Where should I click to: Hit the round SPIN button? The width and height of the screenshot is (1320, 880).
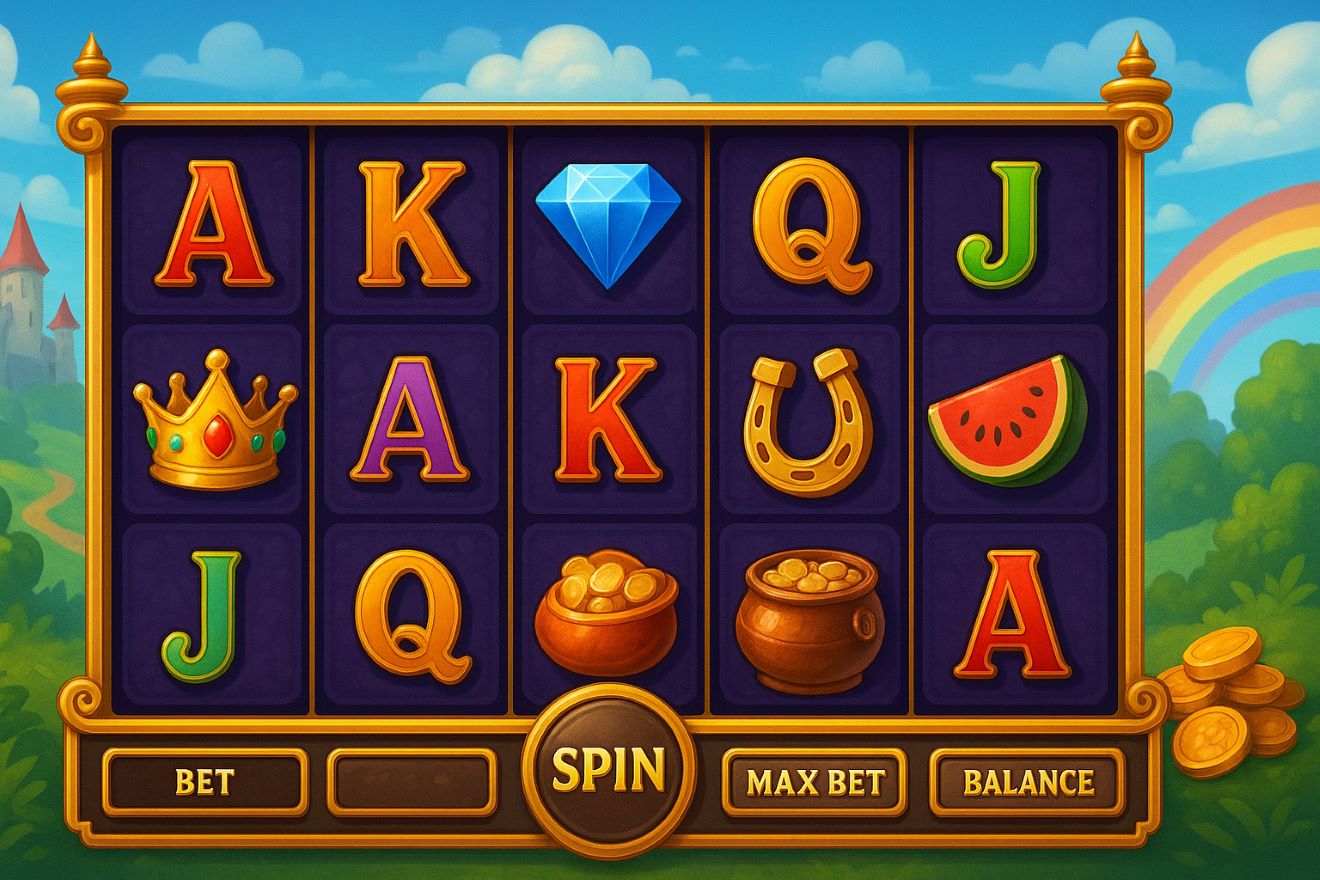click(608, 769)
